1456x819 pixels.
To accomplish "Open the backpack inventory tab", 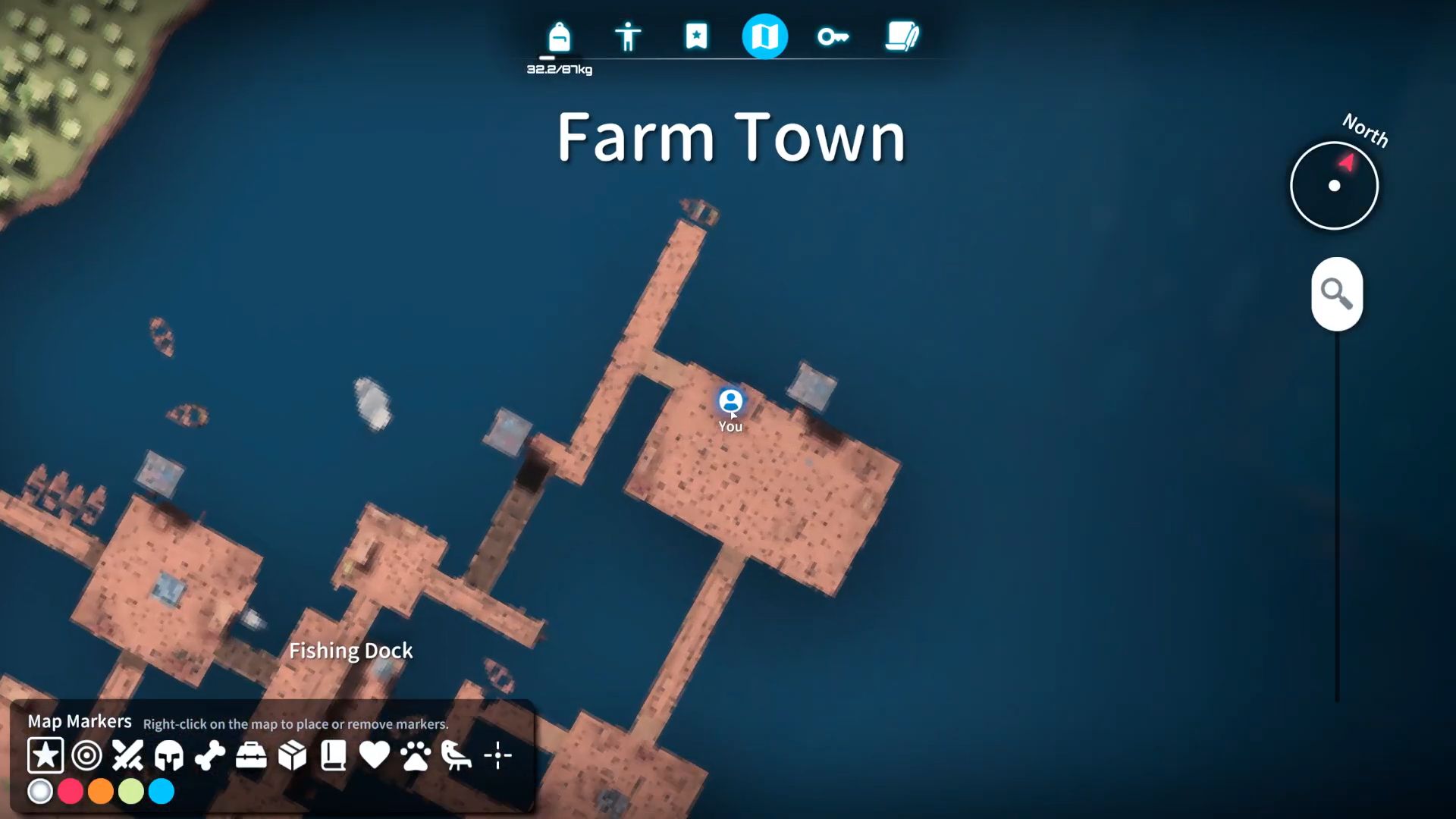I will (x=559, y=36).
